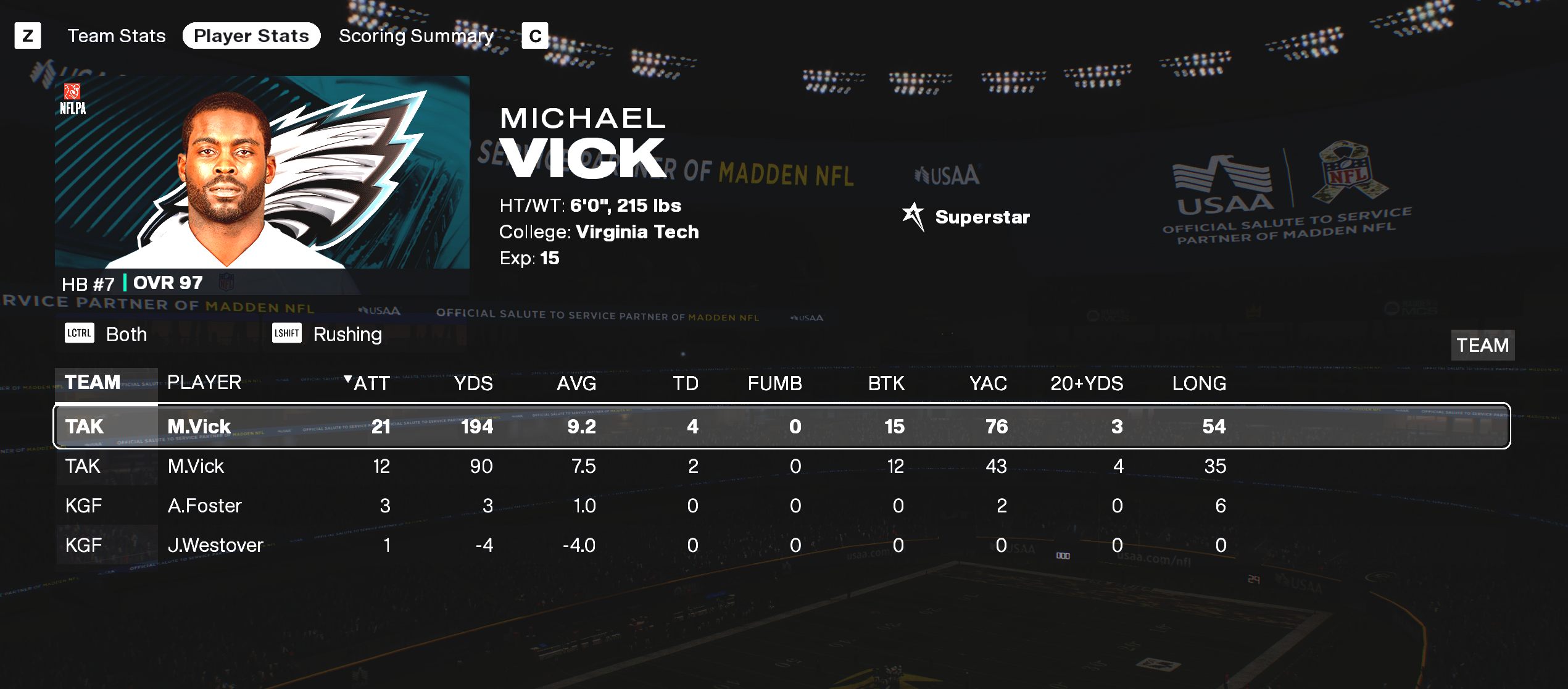This screenshot has height=689, width=1568.
Task: Sort by the FUMB column header
Action: point(774,383)
